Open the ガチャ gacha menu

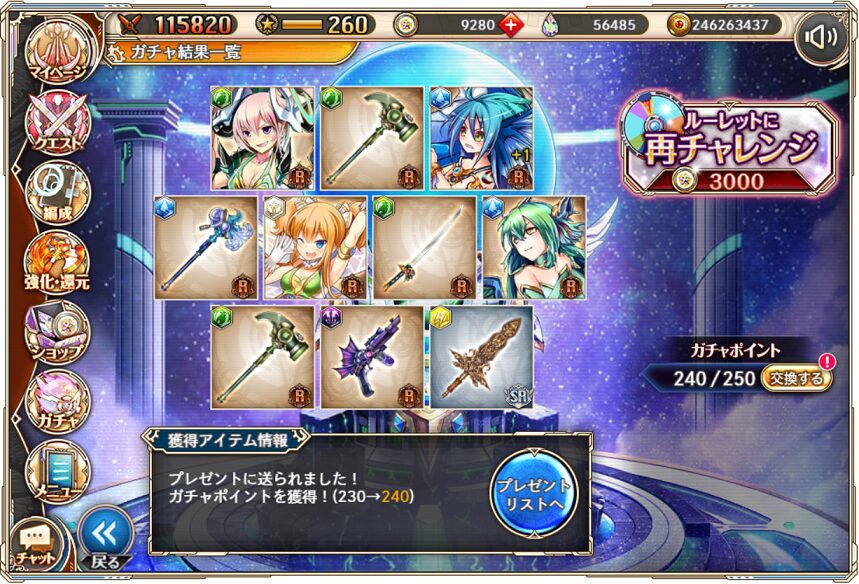(57, 400)
